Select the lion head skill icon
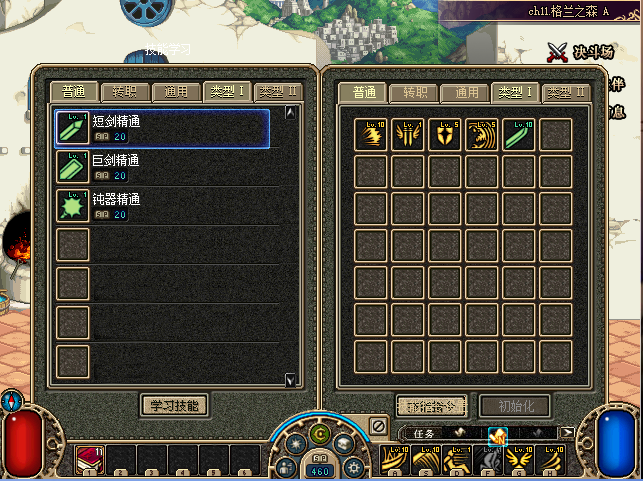 click(482, 134)
